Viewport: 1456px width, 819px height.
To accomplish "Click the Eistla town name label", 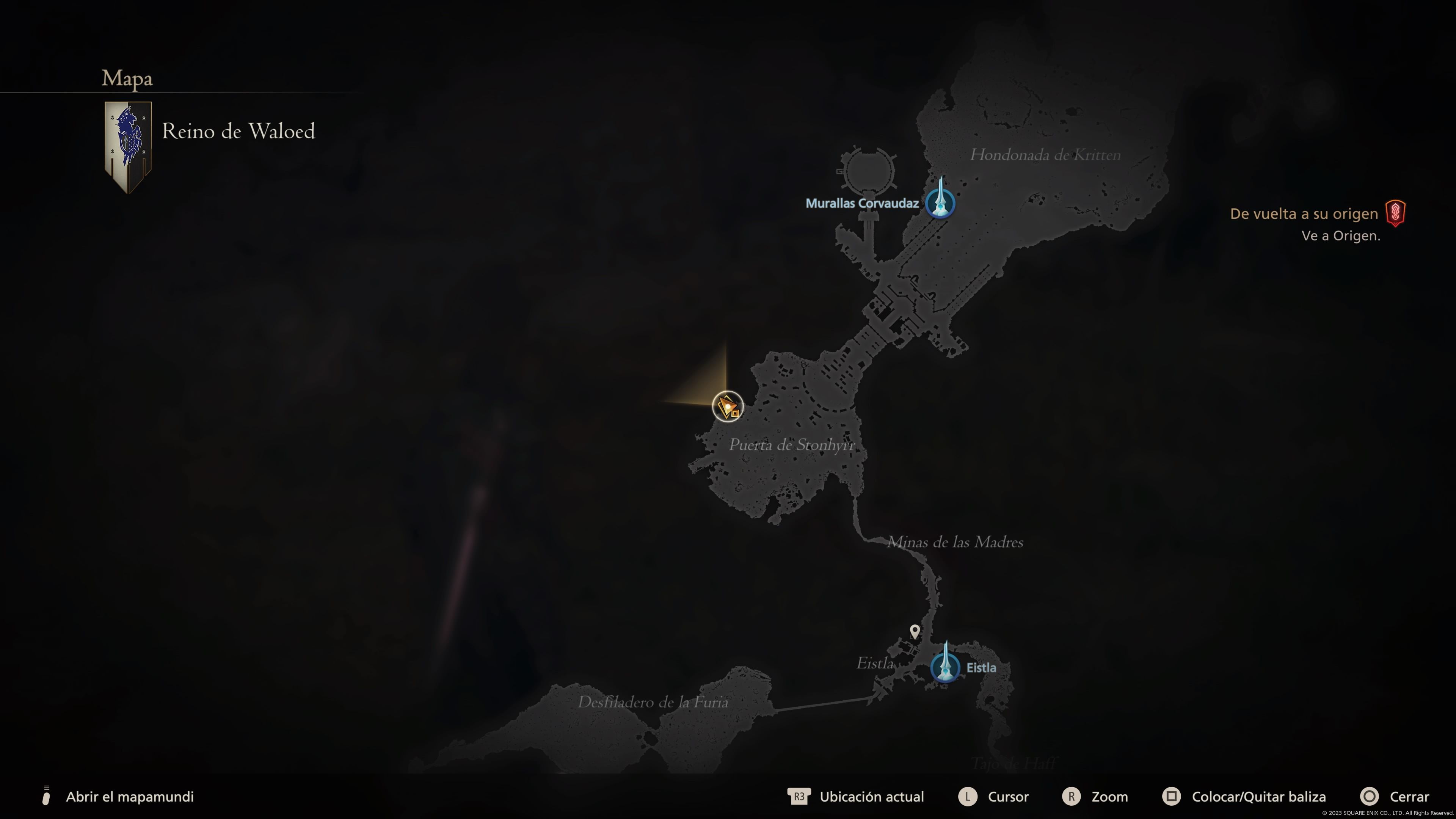I will pyautogui.click(x=982, y=667).
